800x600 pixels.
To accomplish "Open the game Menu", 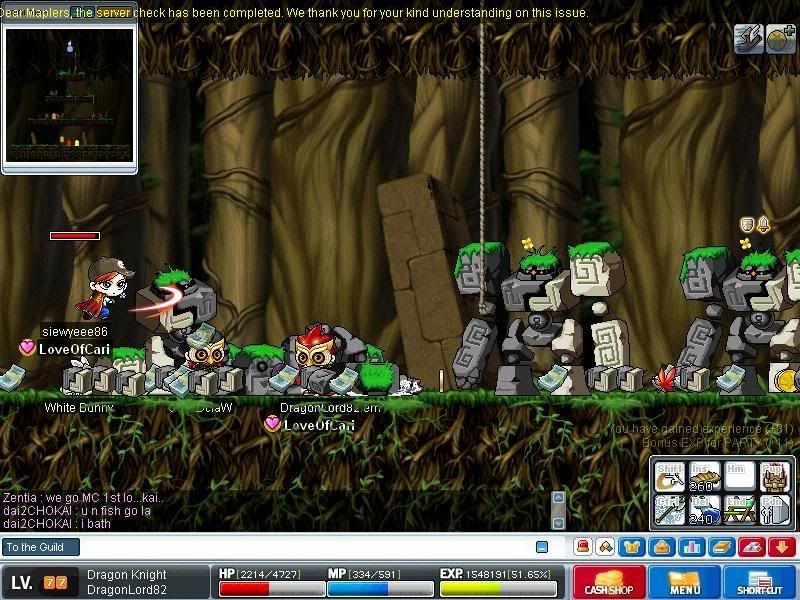I will point(685,583).
